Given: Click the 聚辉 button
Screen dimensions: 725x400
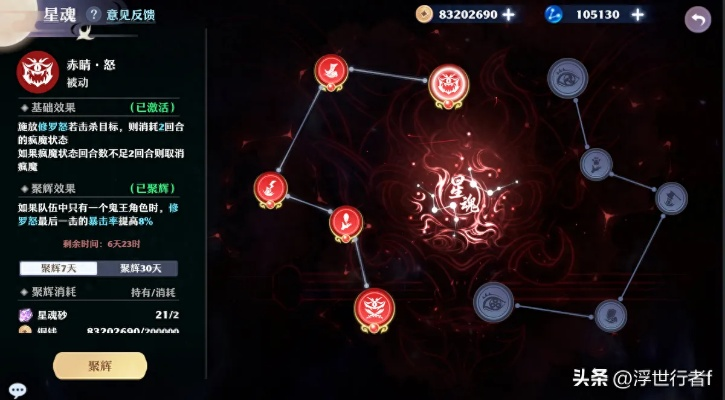Looking at the screenshot, I should pyautogui.click(x=100, y=366).
